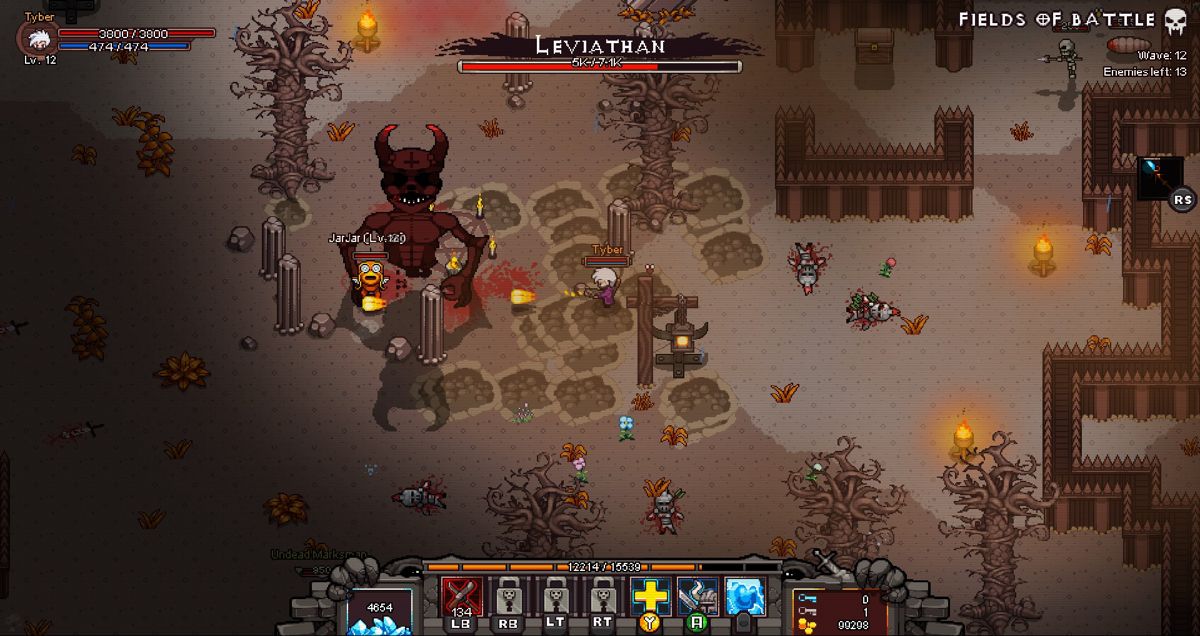Open the staff weapon slot
Image resolution: width=1200 pixels, height=636 pixels.
click(1159, 177)
